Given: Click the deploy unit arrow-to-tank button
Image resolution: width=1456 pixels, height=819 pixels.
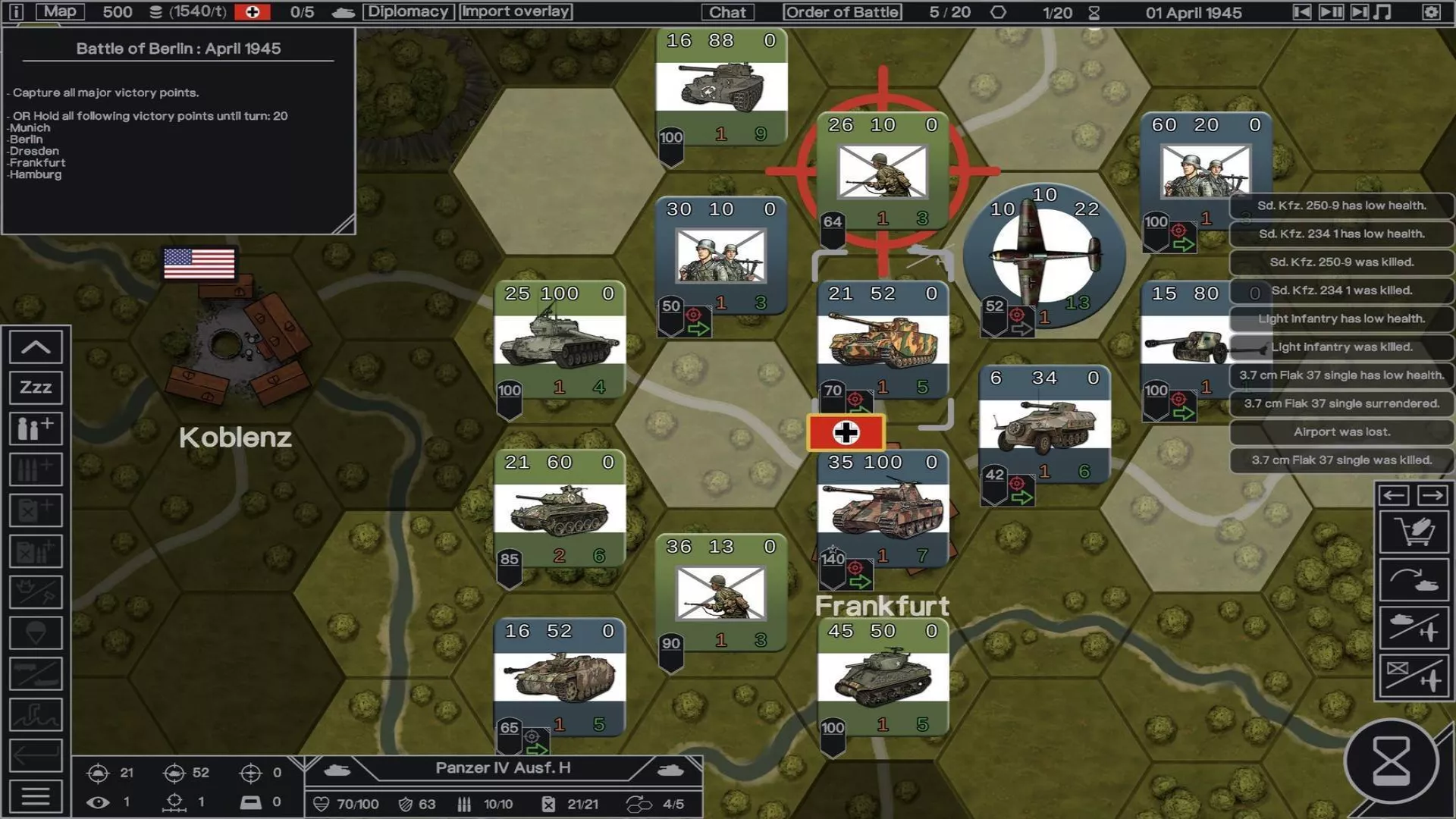Looking at the screenshot, I should pos(1414,581).
